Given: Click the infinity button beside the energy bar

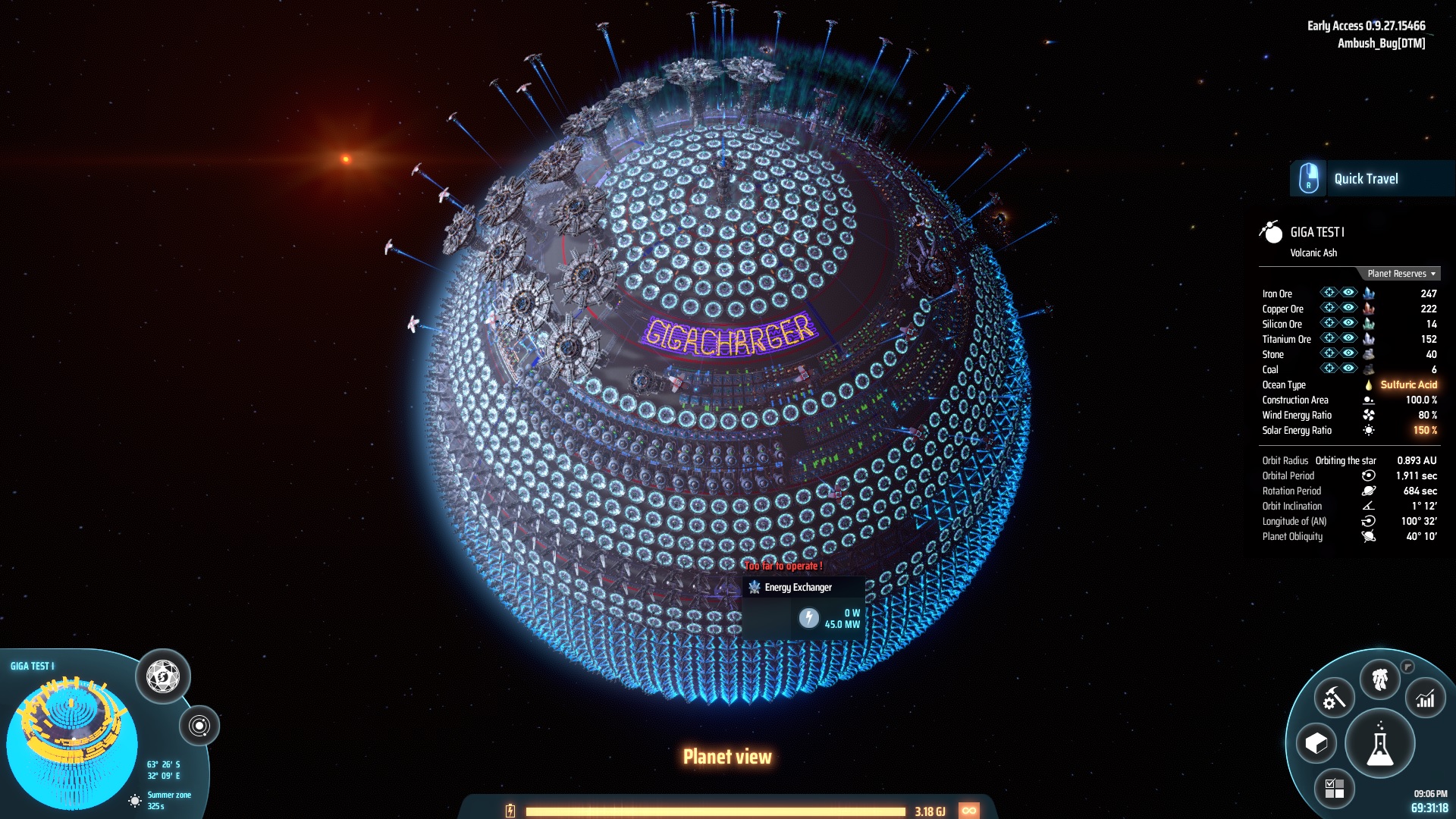Looking at the screenshot, I should [971, 809].
